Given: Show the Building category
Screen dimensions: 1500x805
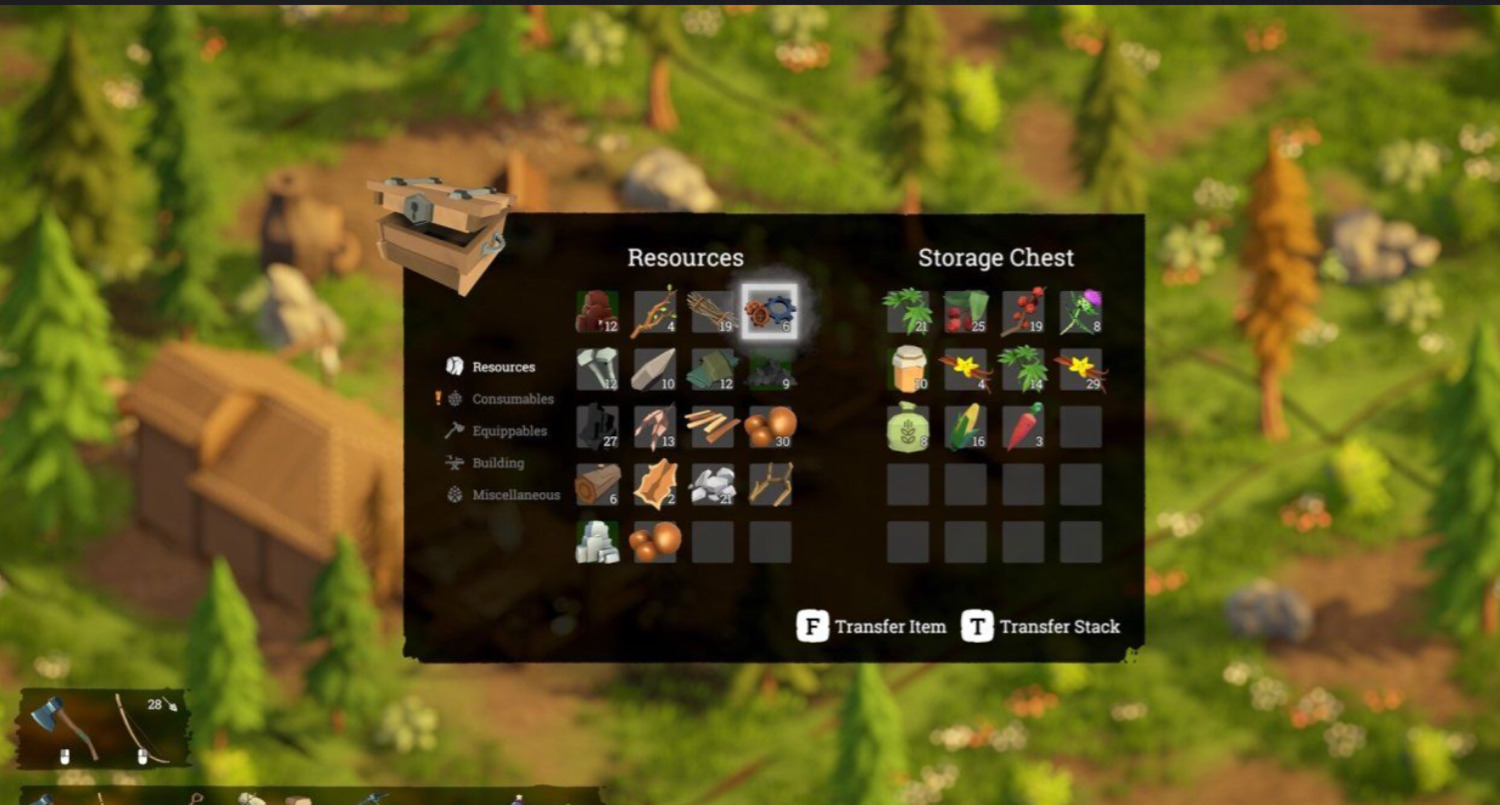Looking at the screenshot, I should tap(497, 463).
